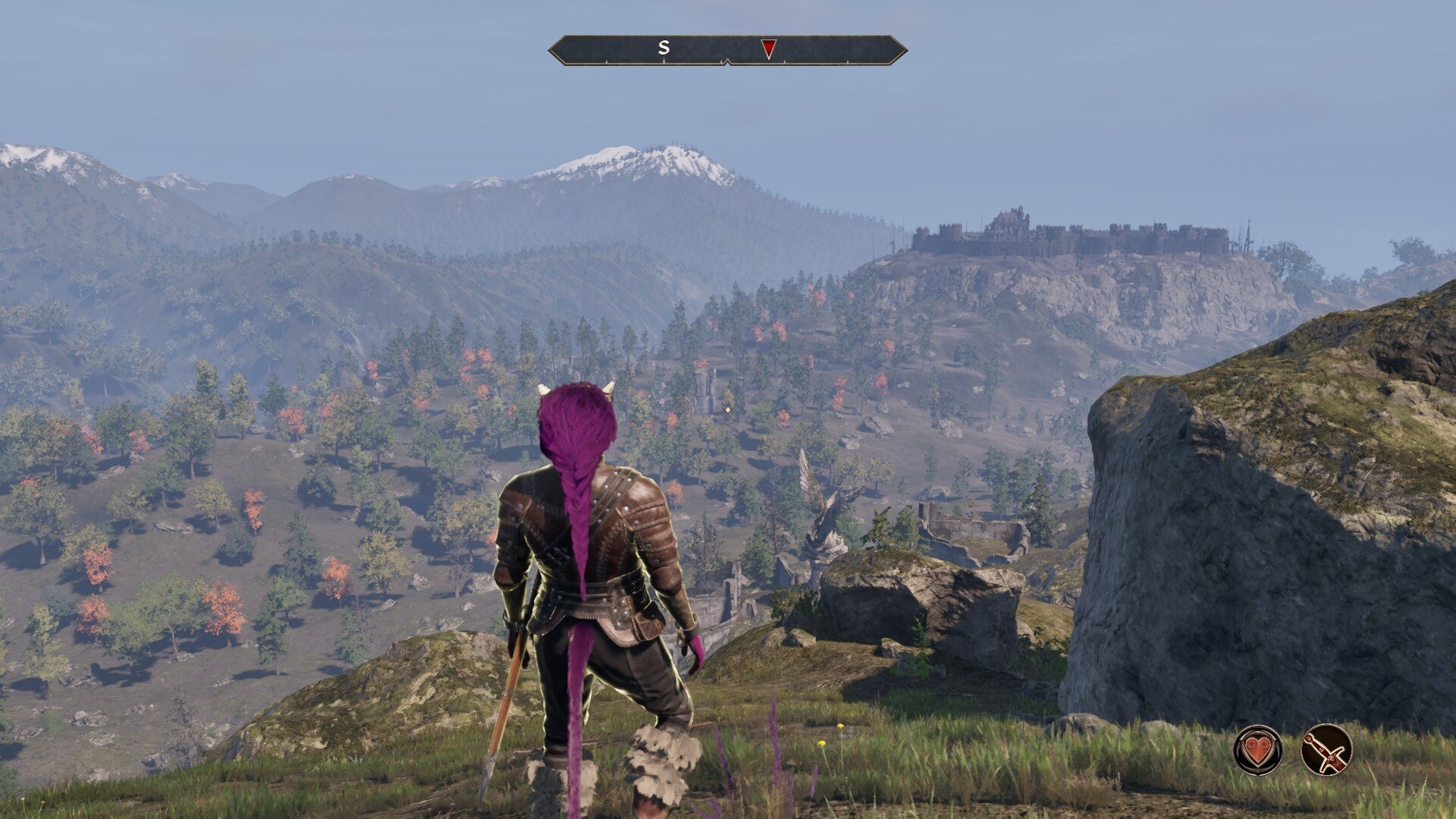The height and width of the screenshot is (819, 1456).
Task: Click the heart status icon
Action: pos(1258,750)
